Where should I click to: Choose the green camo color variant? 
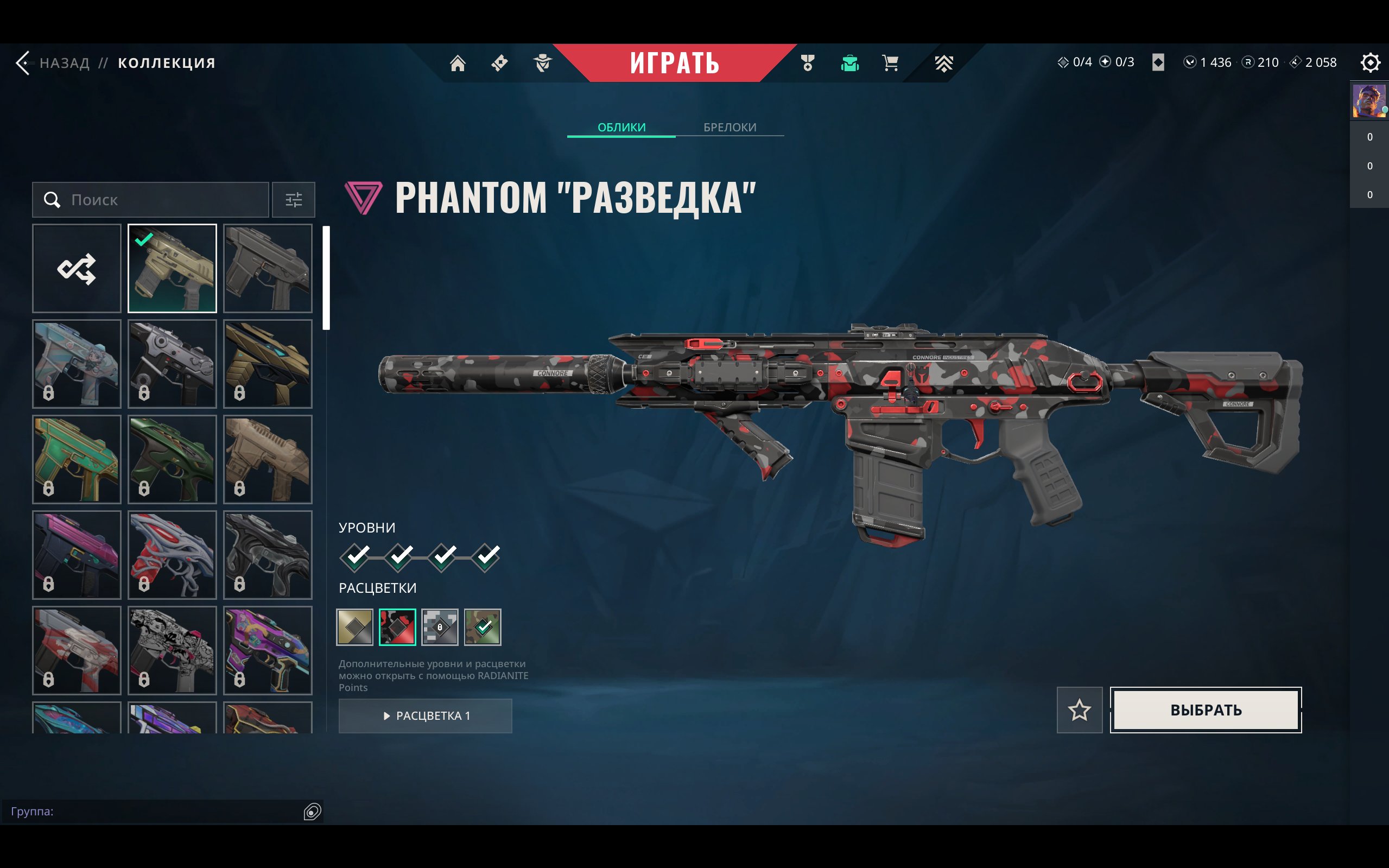482,627
